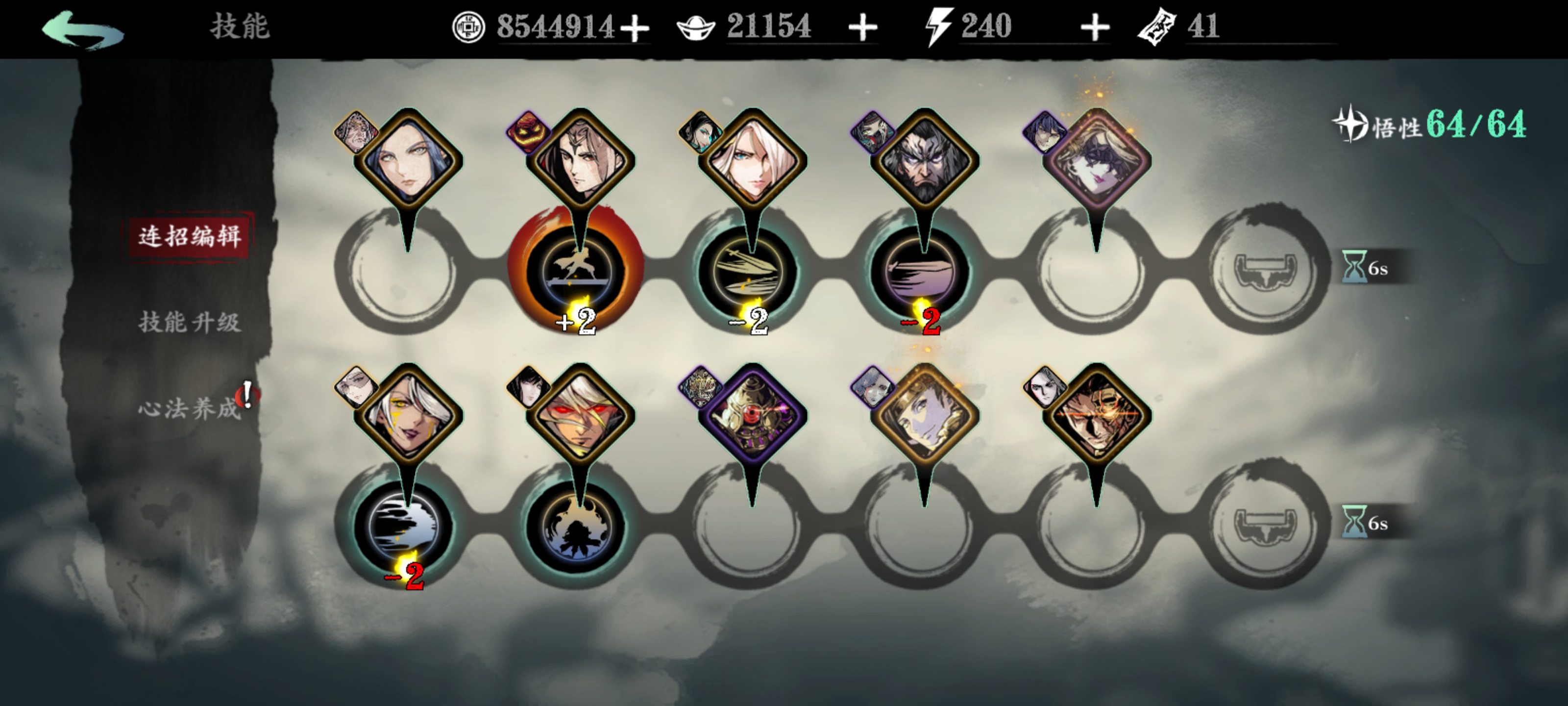The width and height of the screenshot is (1568, 706).
Task: Switch to 连招编辑 combo edit tab
Action: pyautogui.click(x=189, y=236)
